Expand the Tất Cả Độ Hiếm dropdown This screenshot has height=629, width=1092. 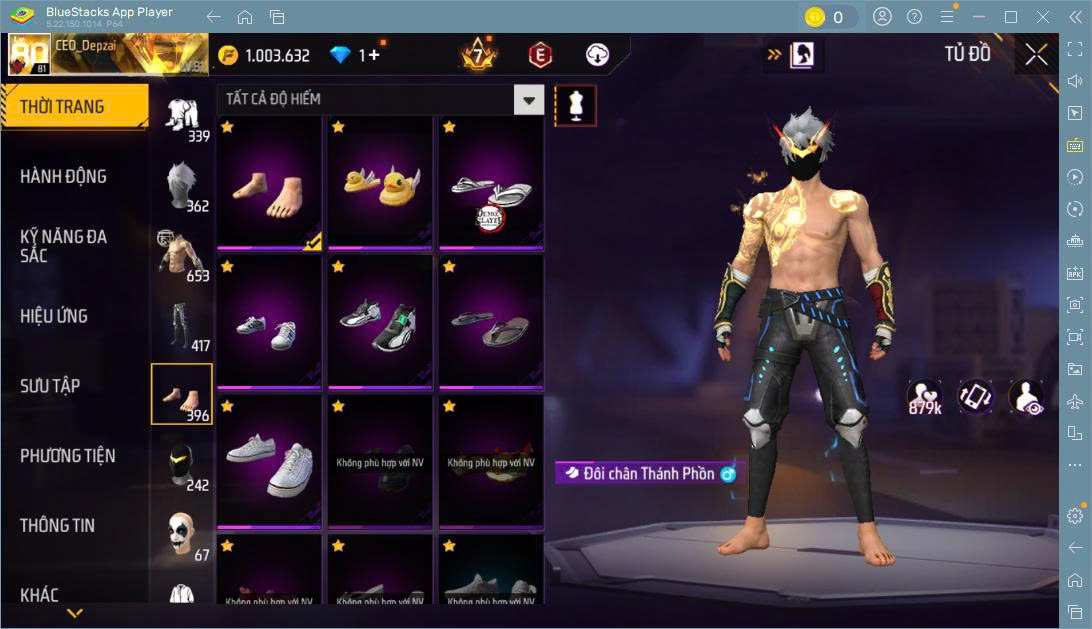(528, 99)
